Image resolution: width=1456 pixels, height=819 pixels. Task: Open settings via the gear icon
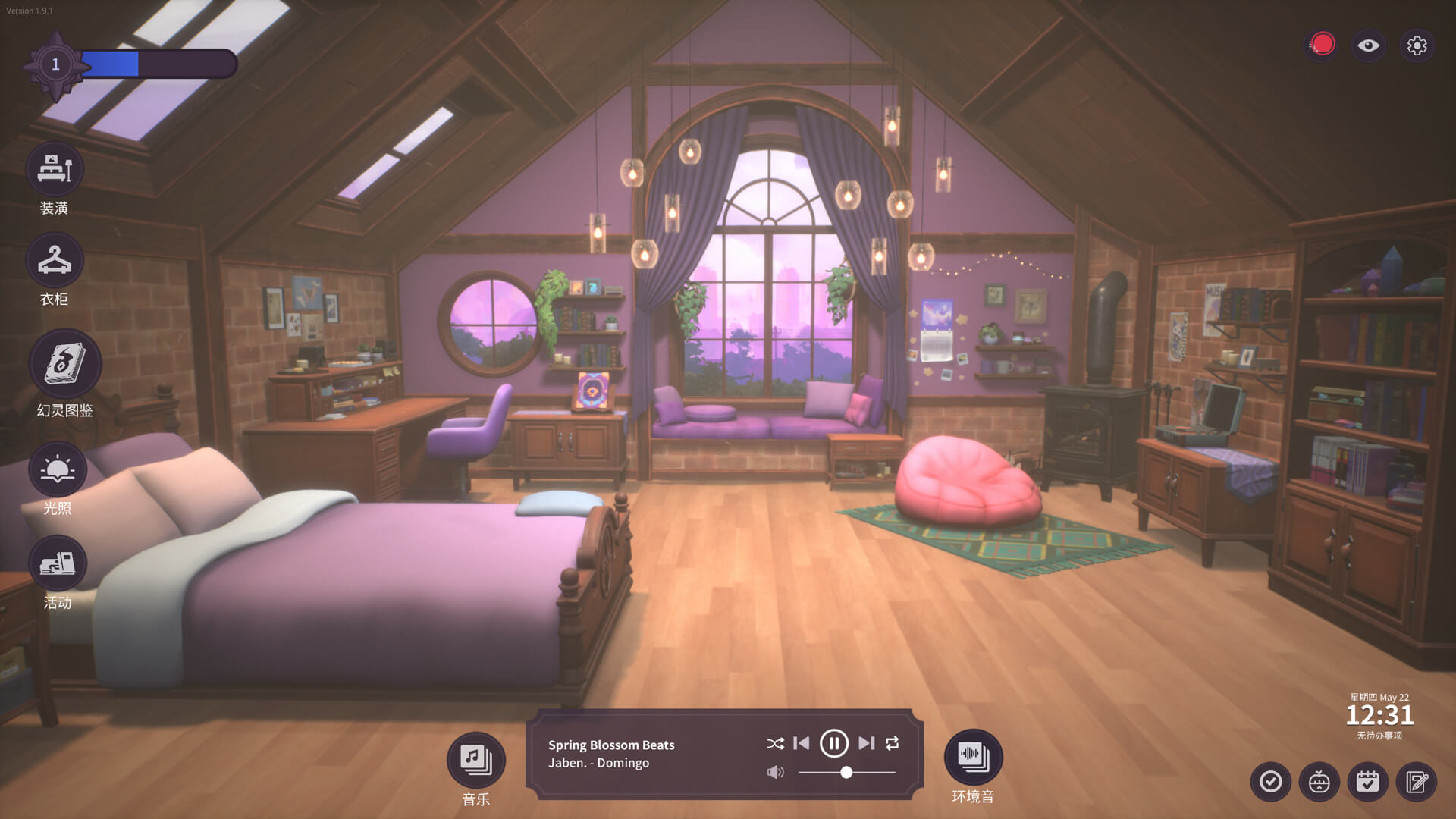click(1417, 45)
